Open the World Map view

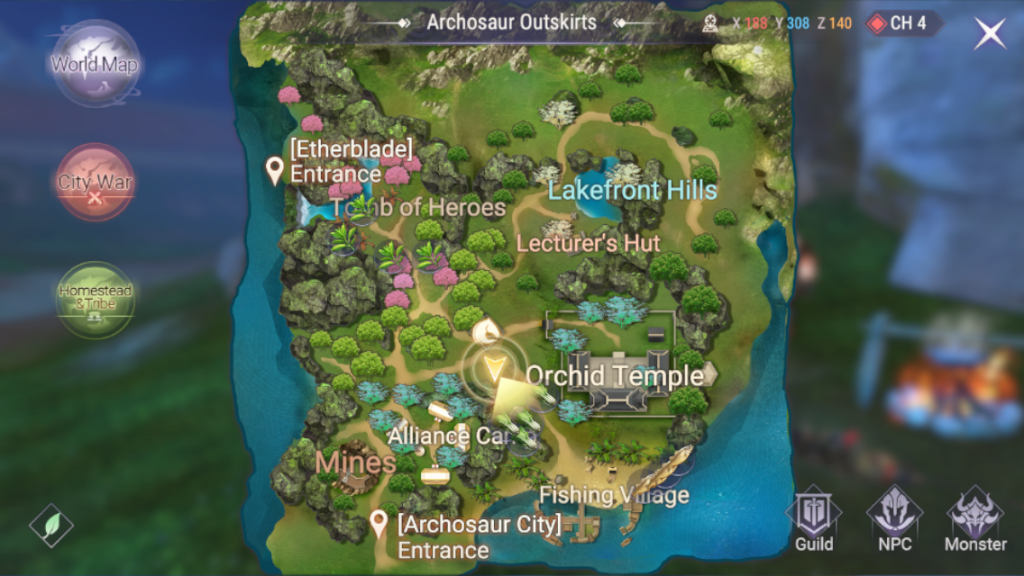pyautogui.click(x=95, y=65)
